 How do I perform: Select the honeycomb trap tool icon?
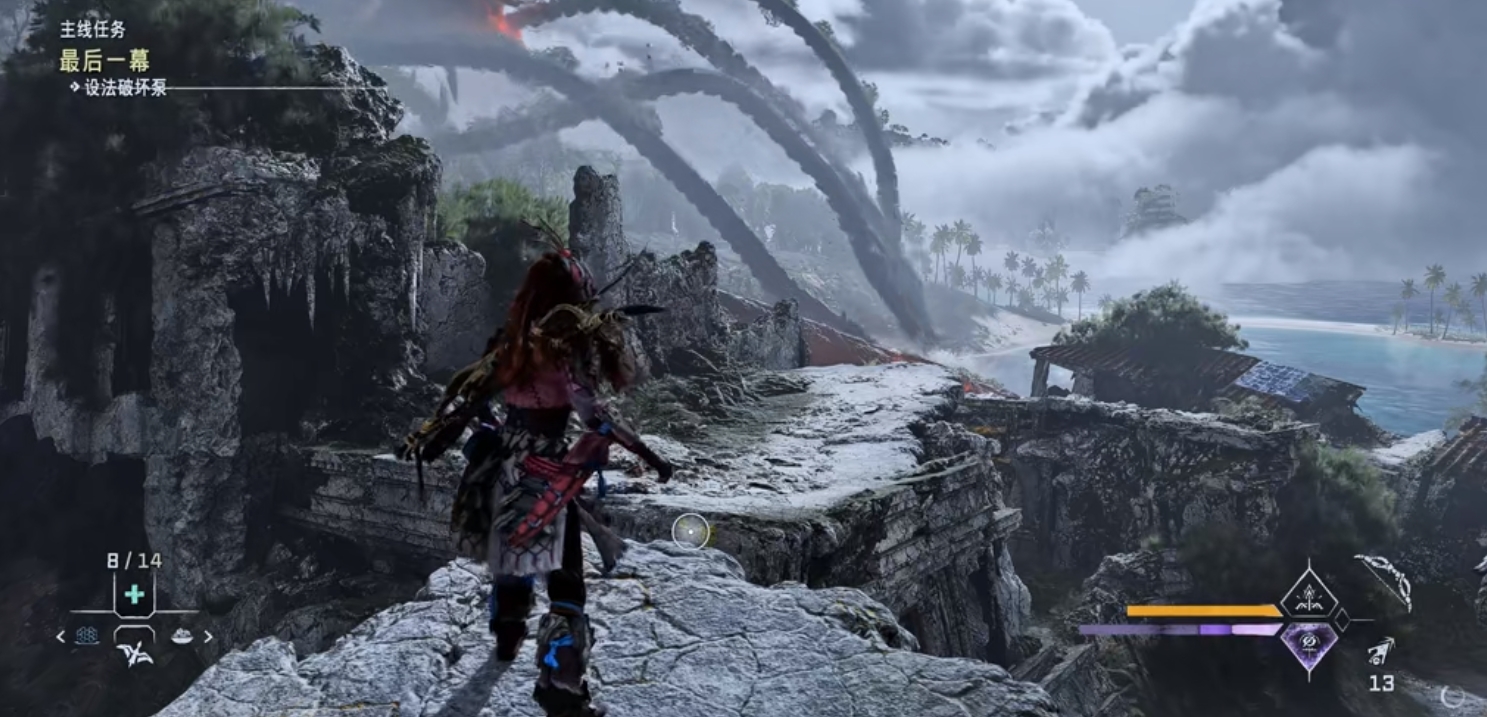tap(87, 635)
